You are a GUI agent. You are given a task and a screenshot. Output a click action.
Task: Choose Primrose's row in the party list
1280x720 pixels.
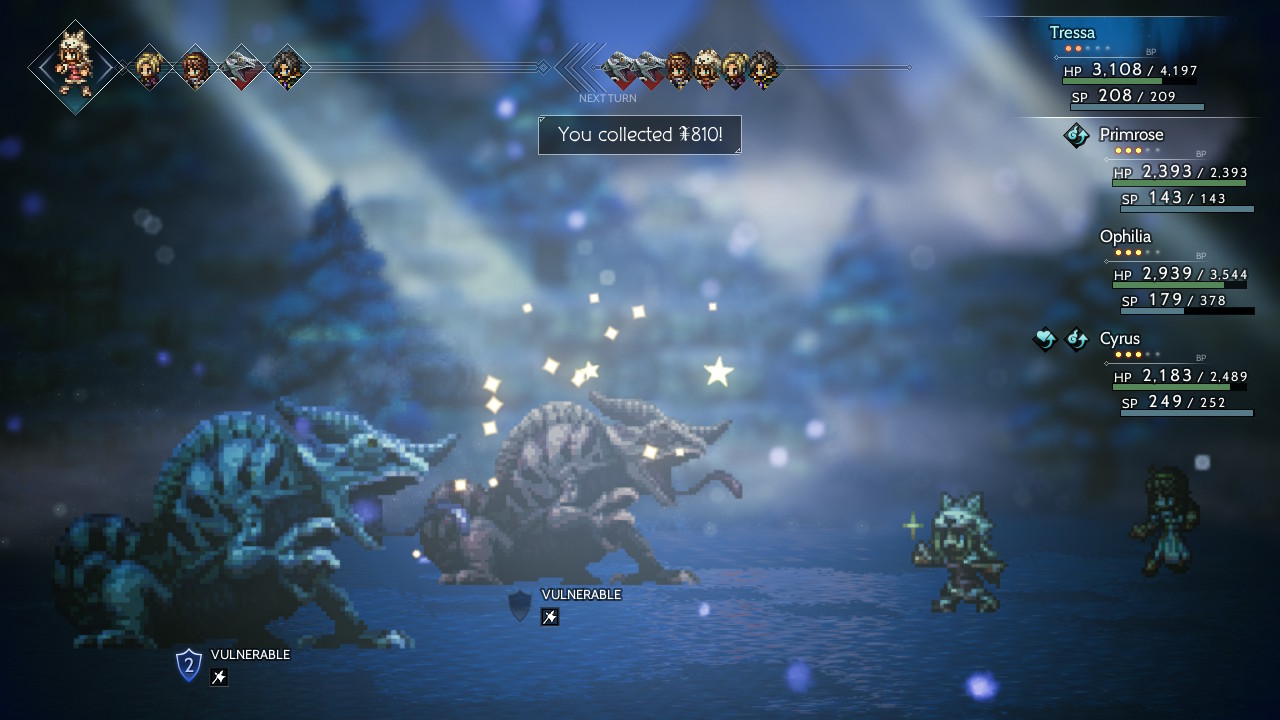click(x=1131, y=135)
